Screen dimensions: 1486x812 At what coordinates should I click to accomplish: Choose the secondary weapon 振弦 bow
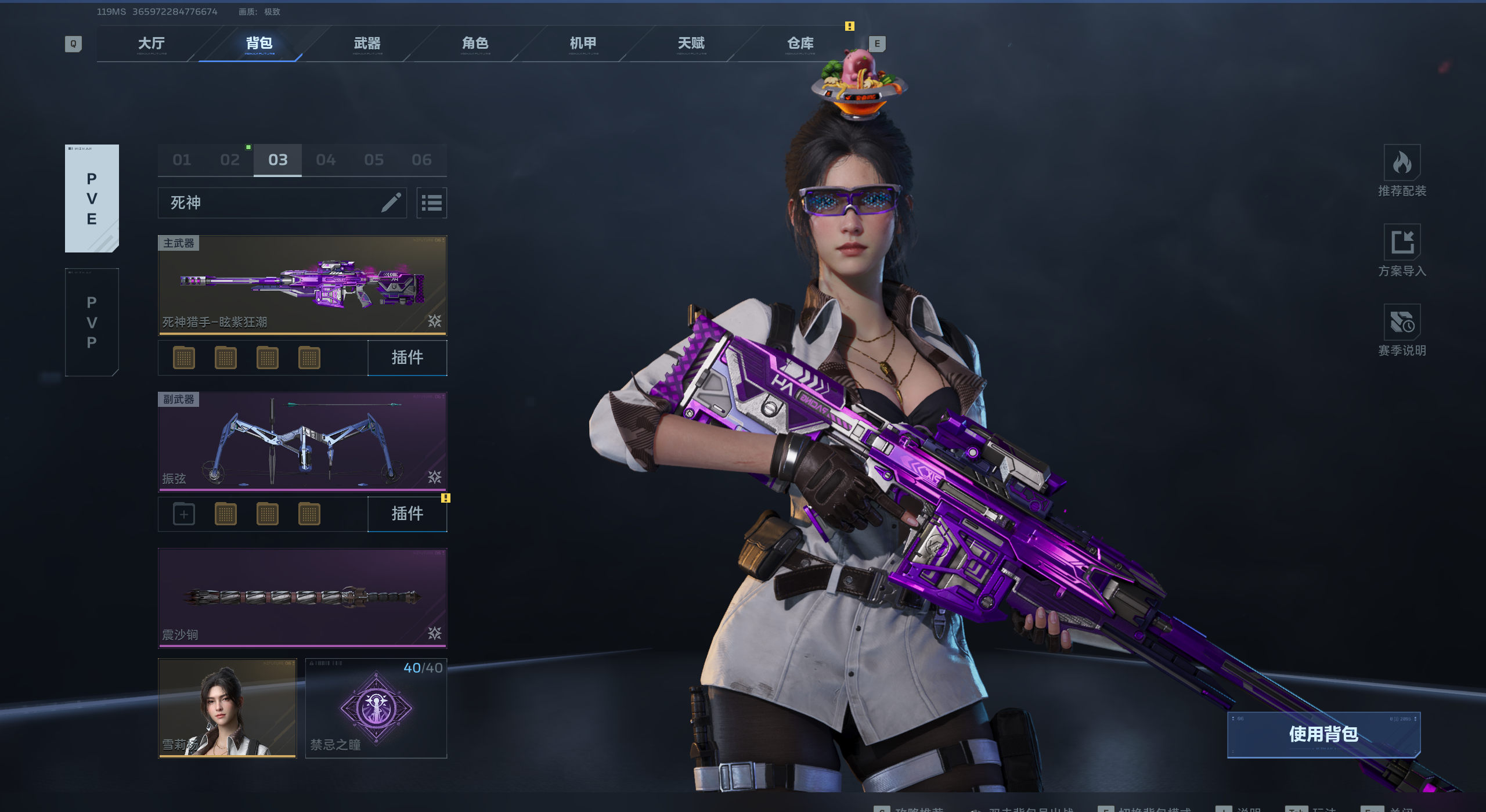coord(302,441)
